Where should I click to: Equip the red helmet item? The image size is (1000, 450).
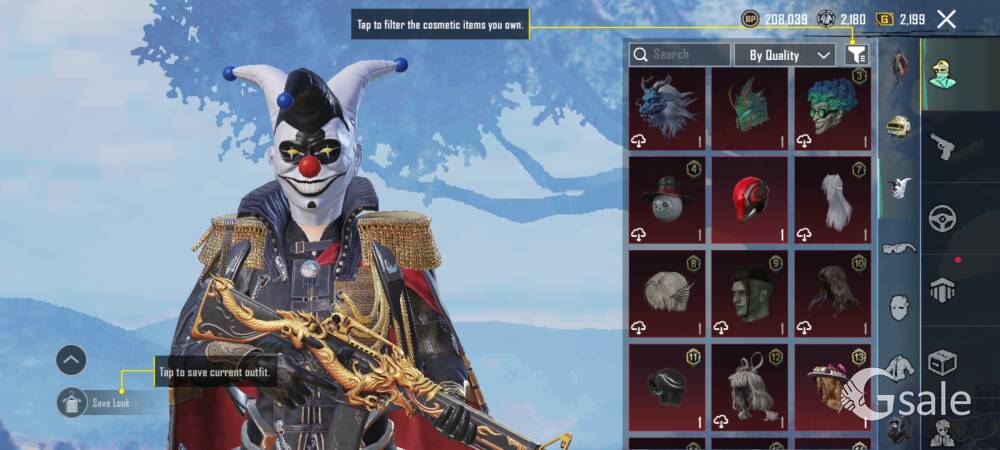(x=749, y=199)
